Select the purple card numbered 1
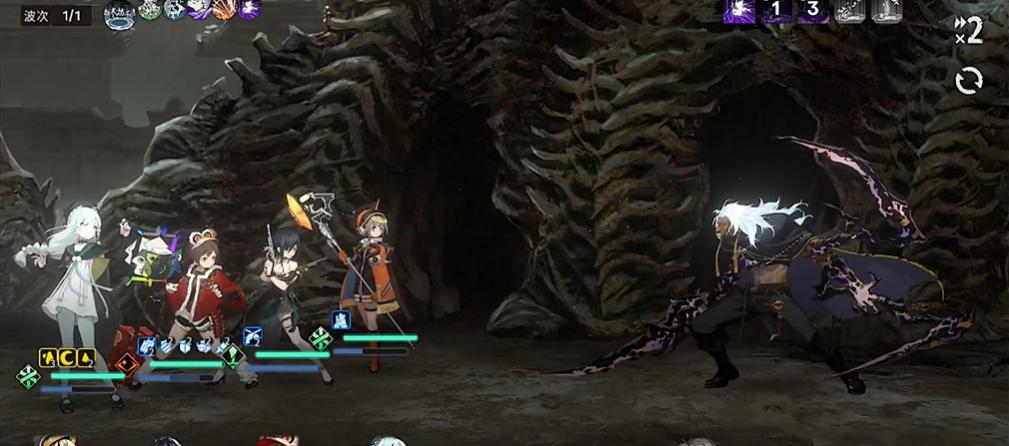1009x446 pixels. tap(776, 10)
